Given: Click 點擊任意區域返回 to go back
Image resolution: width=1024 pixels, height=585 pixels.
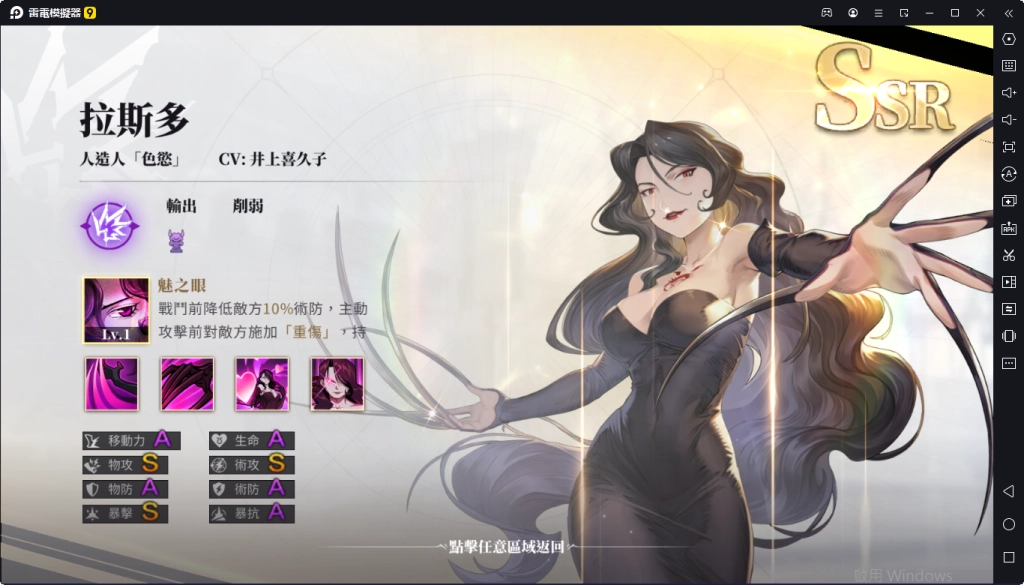Looking at the screenshot, I should [506, 547].
